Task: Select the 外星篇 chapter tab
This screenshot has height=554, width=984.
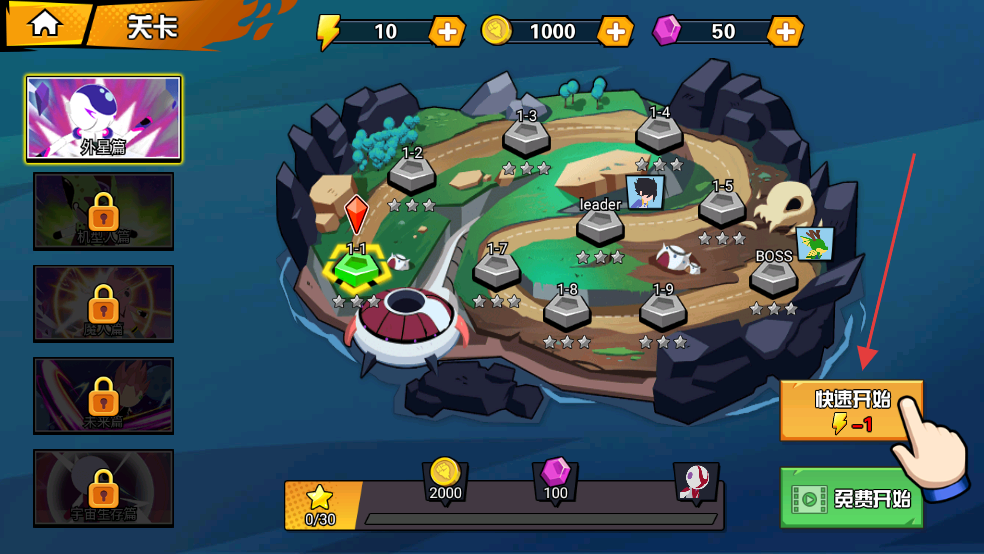Action: click(x=104, y=119)
